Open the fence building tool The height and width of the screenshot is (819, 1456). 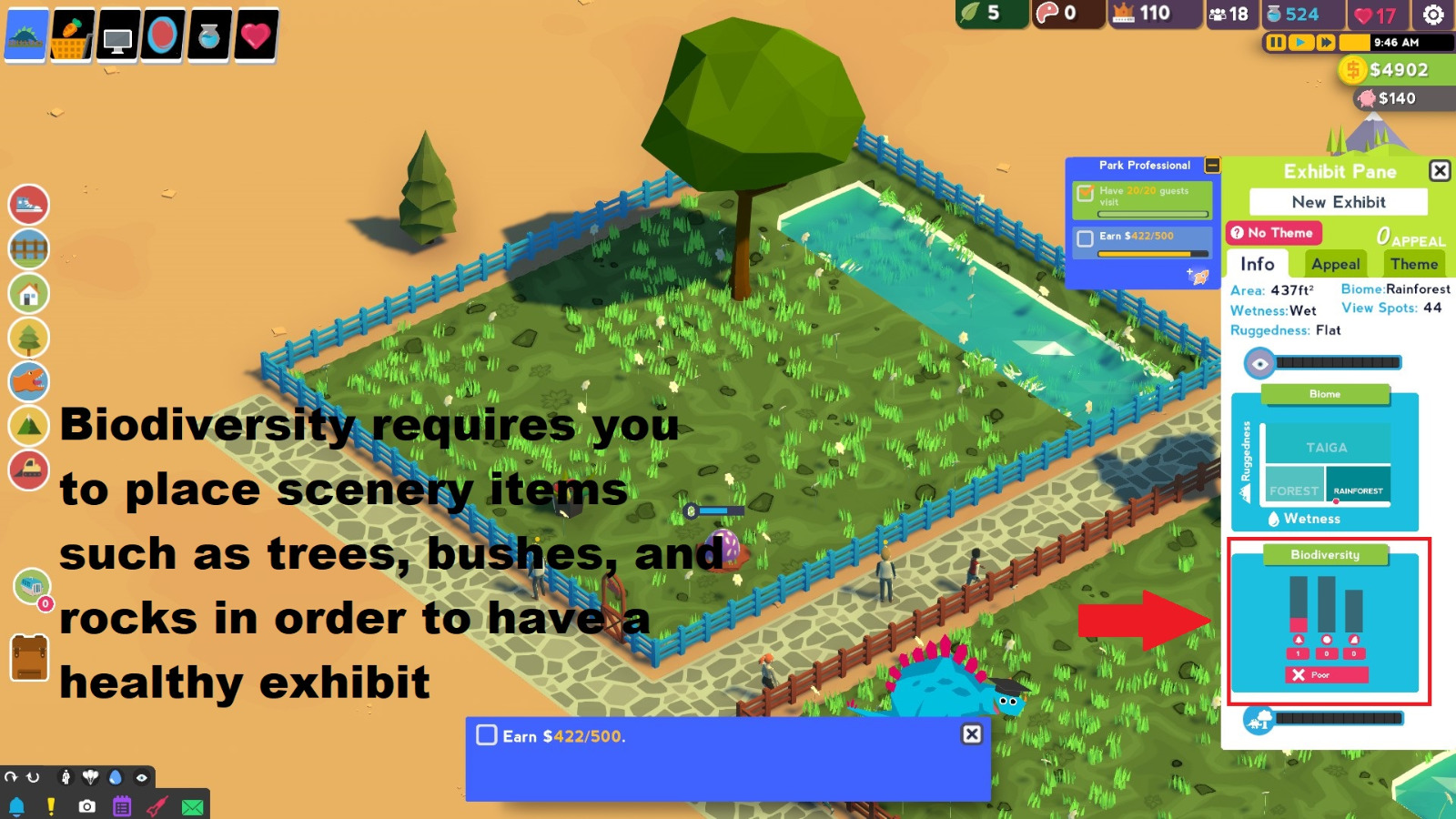[x=29, y=248]
